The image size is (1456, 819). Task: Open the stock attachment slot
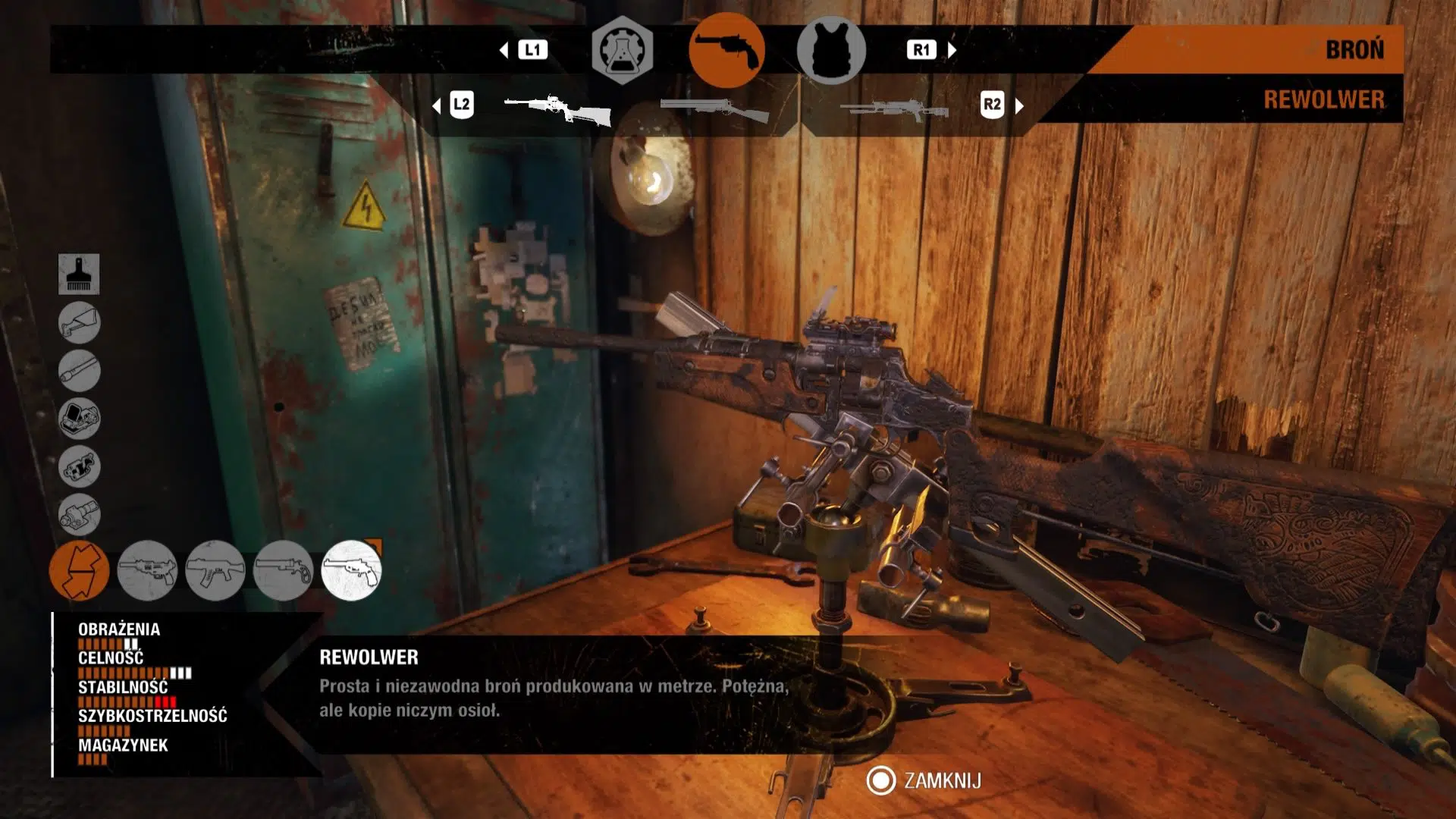click(x=79, y=322)
